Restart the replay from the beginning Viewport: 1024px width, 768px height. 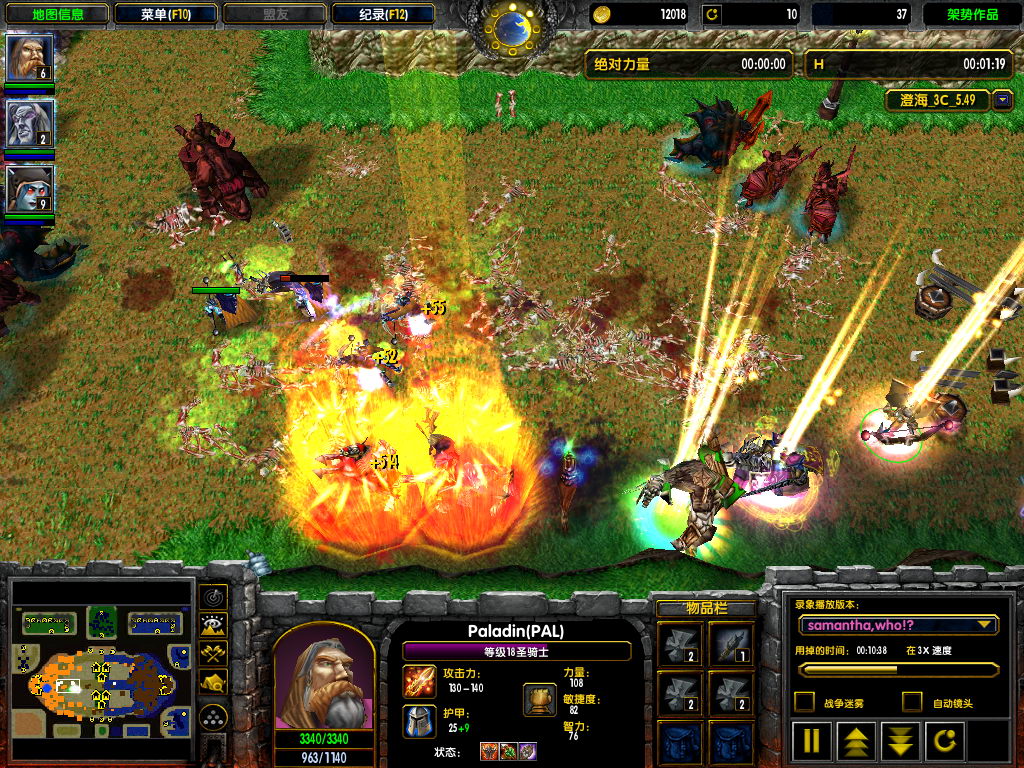click(x=945, y=742)
